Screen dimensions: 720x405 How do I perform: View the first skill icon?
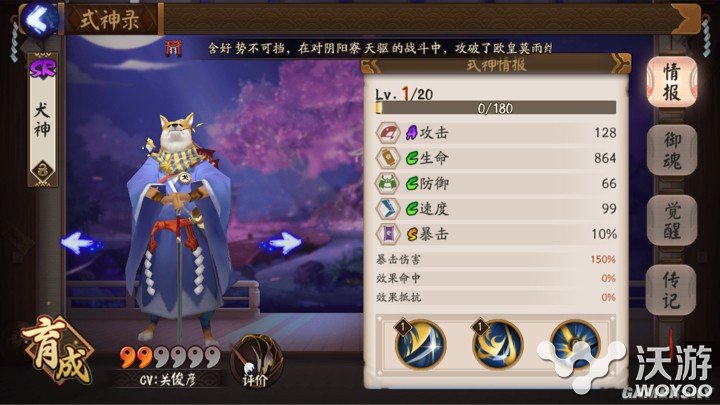419,346
